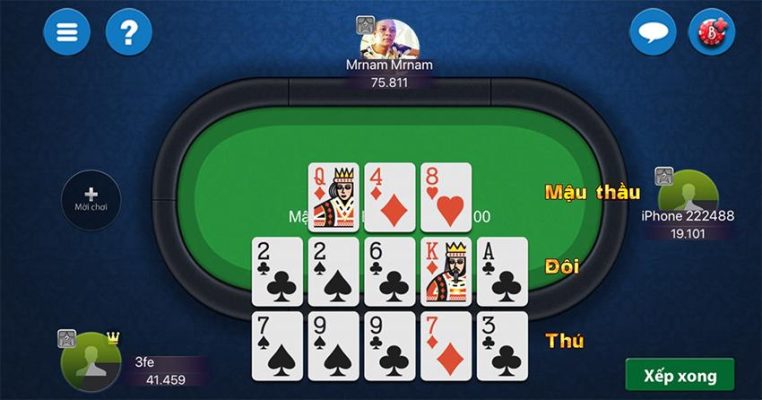762x400 pixels.
Task: Choose the 2 of clubs card
Action: click(277, 271)
